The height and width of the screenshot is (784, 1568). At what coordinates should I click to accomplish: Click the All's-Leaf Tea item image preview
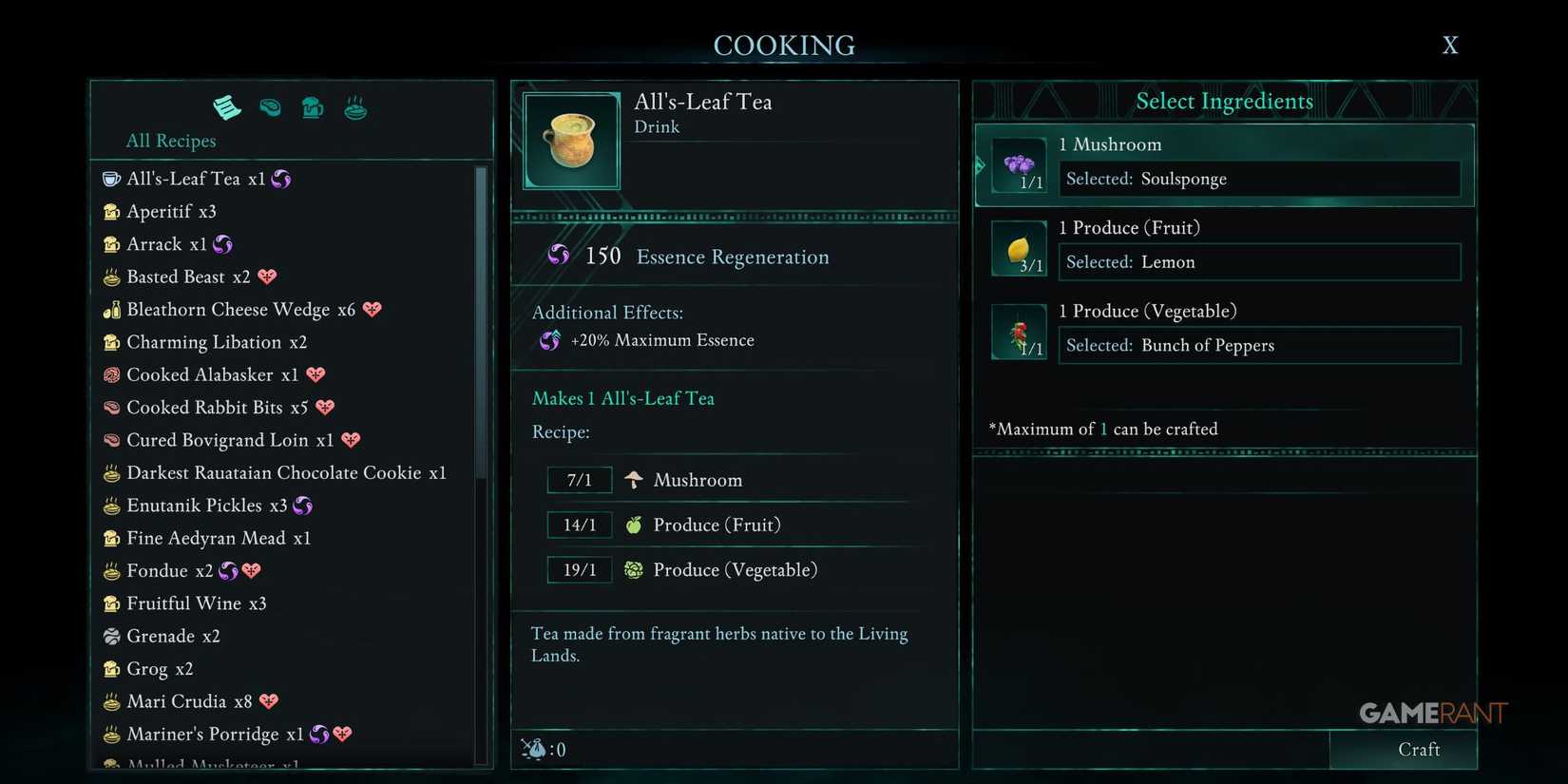coord(569,140)
